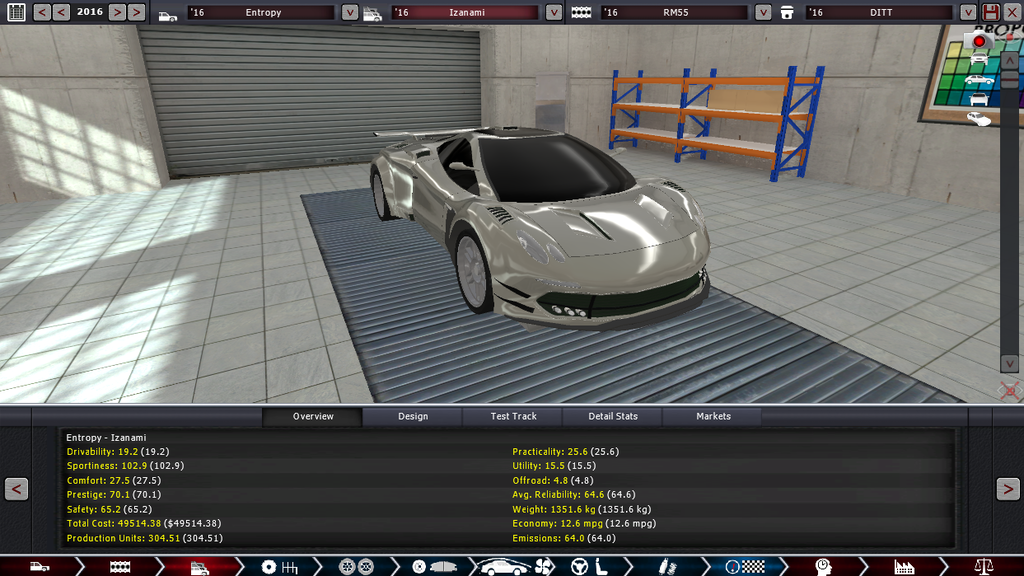Go to the previous page with left arrow
The height and width of the screenshot is (576, 1024).
coord(16,489)
